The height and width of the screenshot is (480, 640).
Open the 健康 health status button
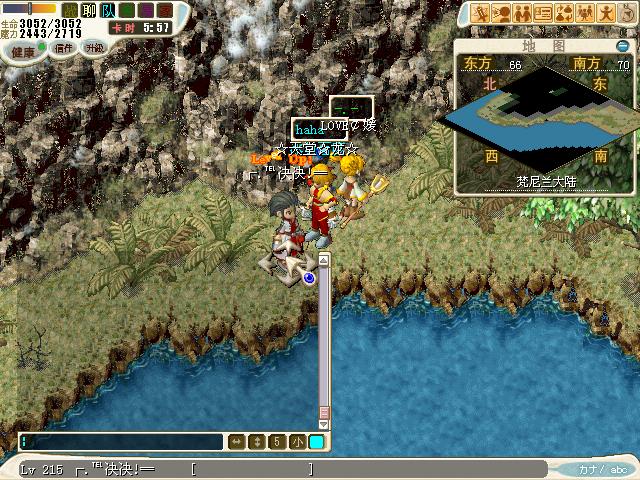[22, 48]
